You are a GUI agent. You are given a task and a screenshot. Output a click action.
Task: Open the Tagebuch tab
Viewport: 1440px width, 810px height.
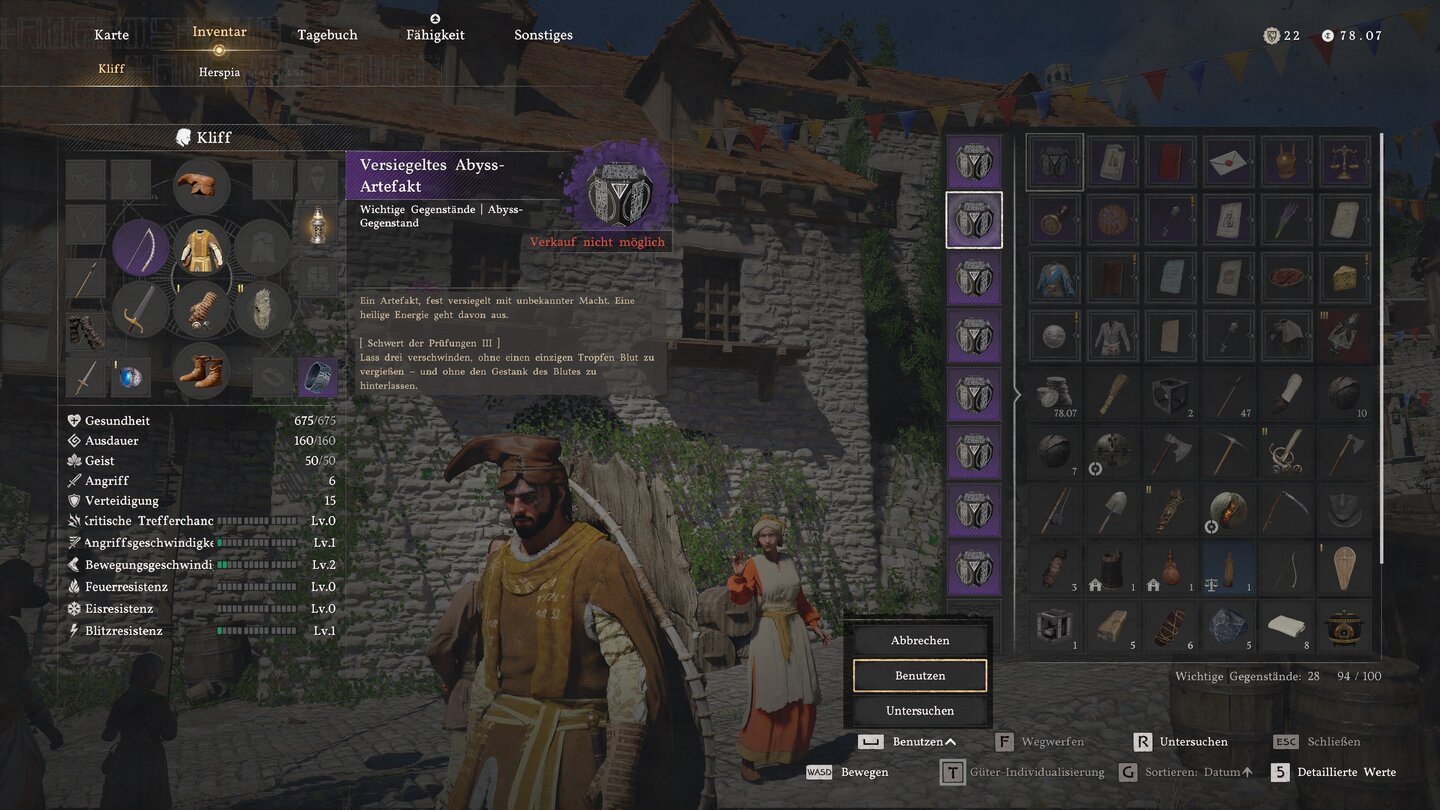[x=327, y=35]
